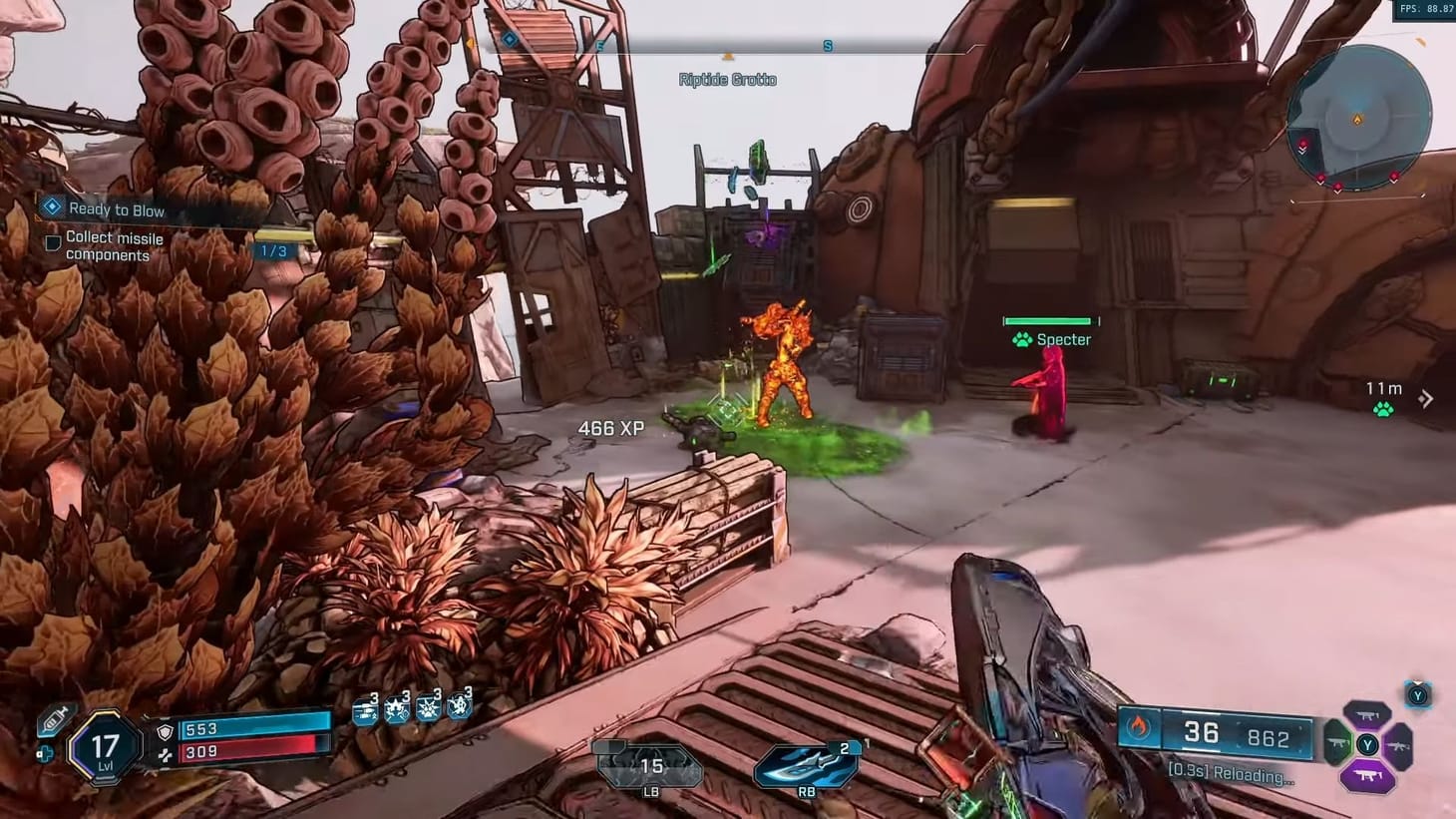Select the Riptide Grotto location label
1456x819 pixels.
[727, 79]
